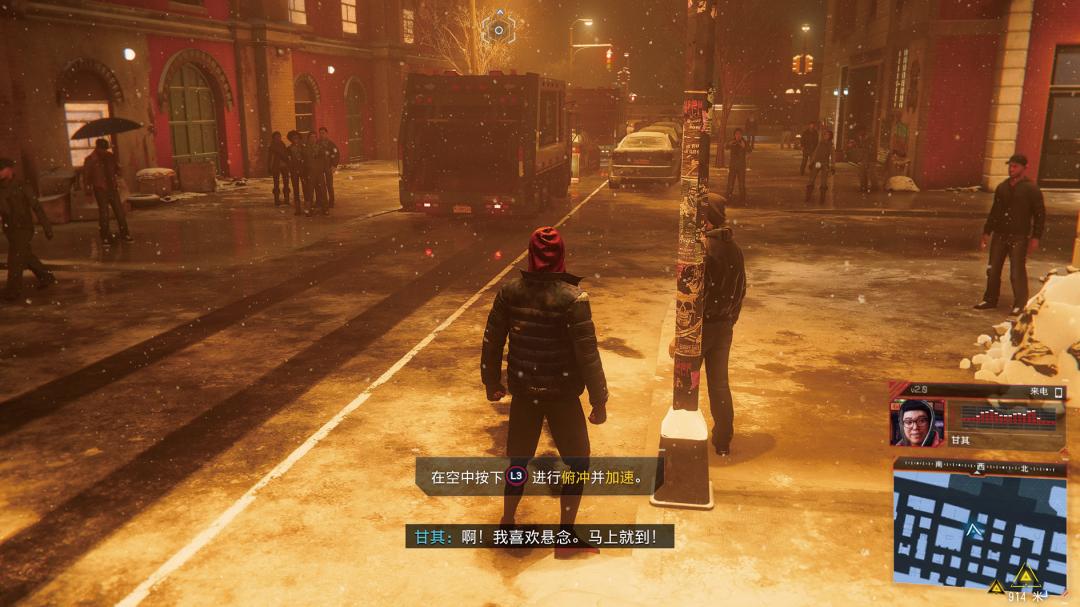
Task: Click the compass strip above the minimap
Action: point(978,466)
